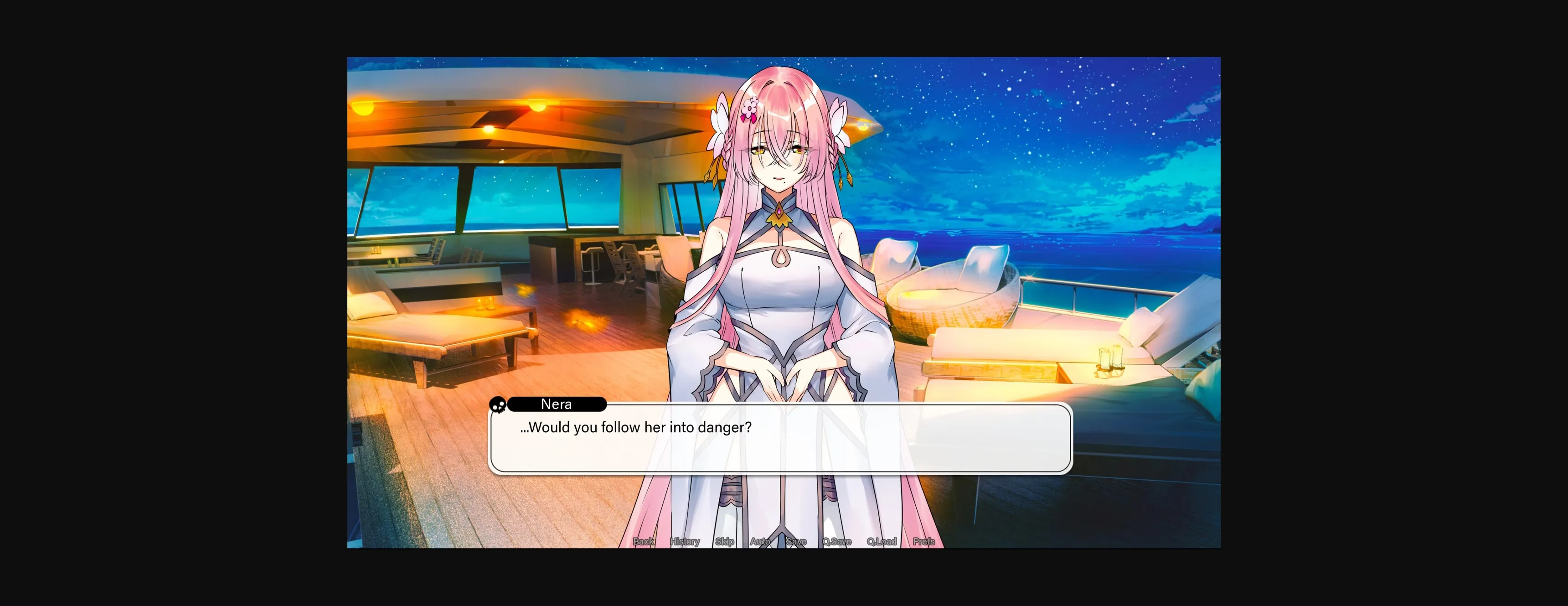Viewport: 1568px width, 606px height.
Task: Enable Skip mode to fast-forward text
Action: 726,541
